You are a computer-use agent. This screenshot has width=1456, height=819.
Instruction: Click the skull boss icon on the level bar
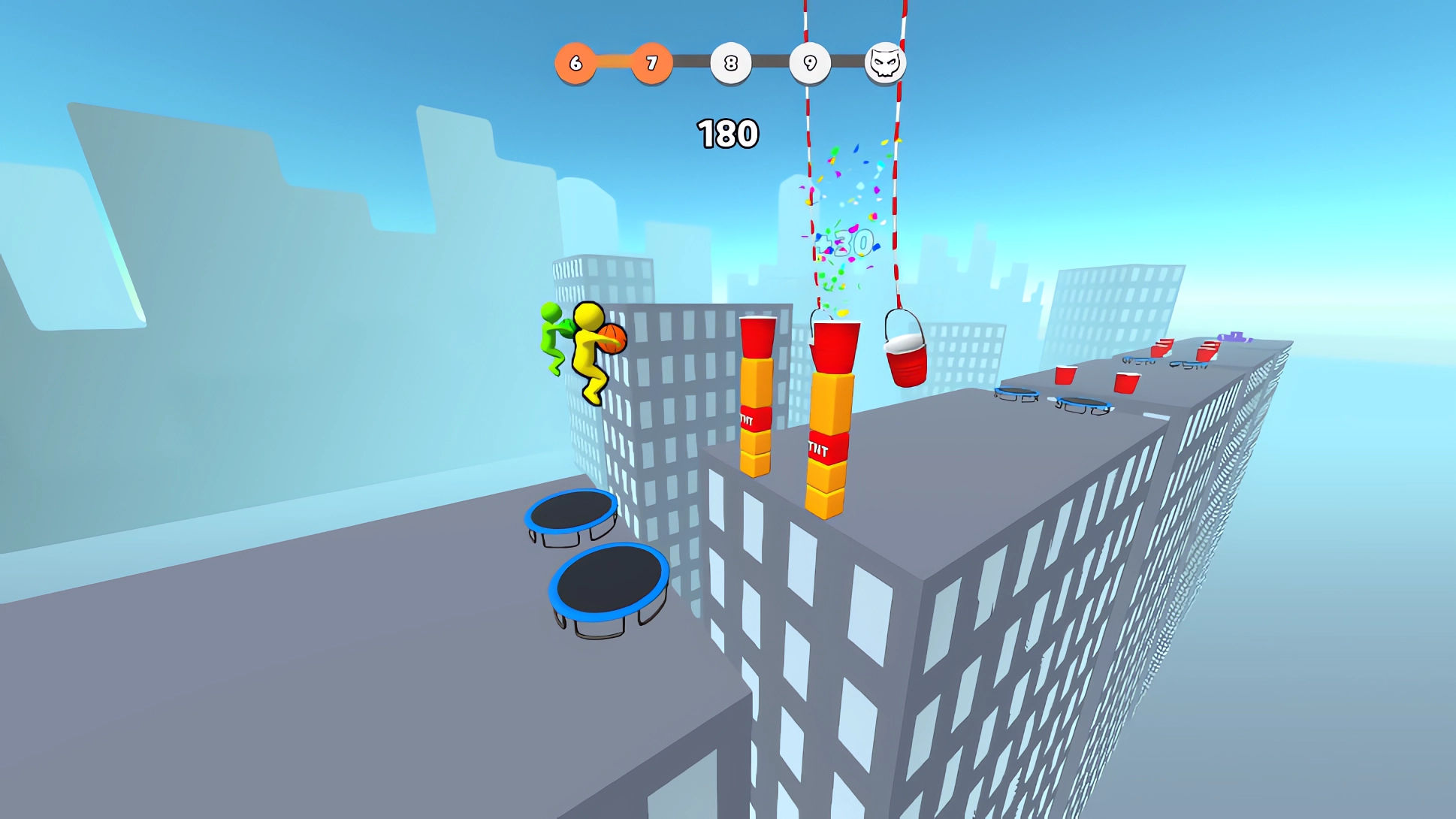click(885, 64)
